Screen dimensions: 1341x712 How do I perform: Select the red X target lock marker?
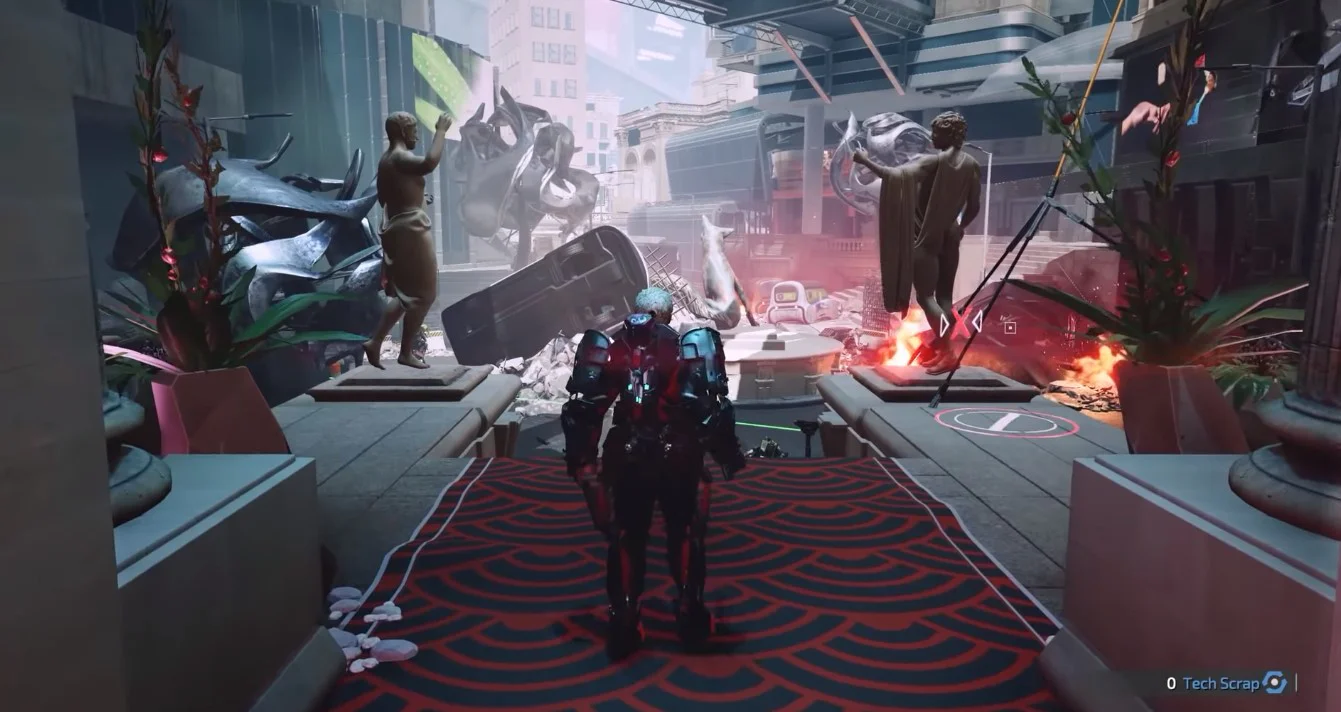coord(960,323)
